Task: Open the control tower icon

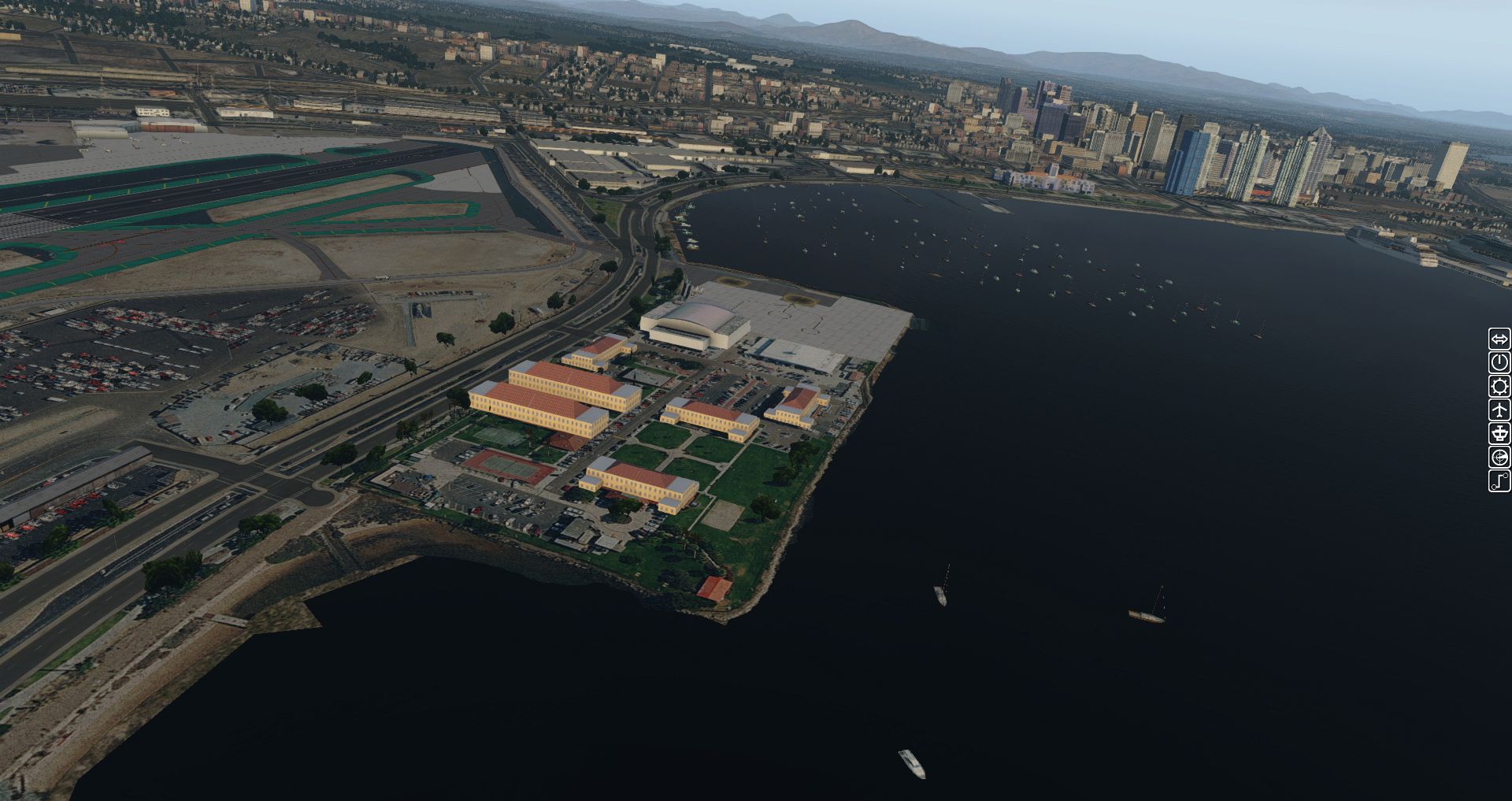Action: (x=1499, y=434)
